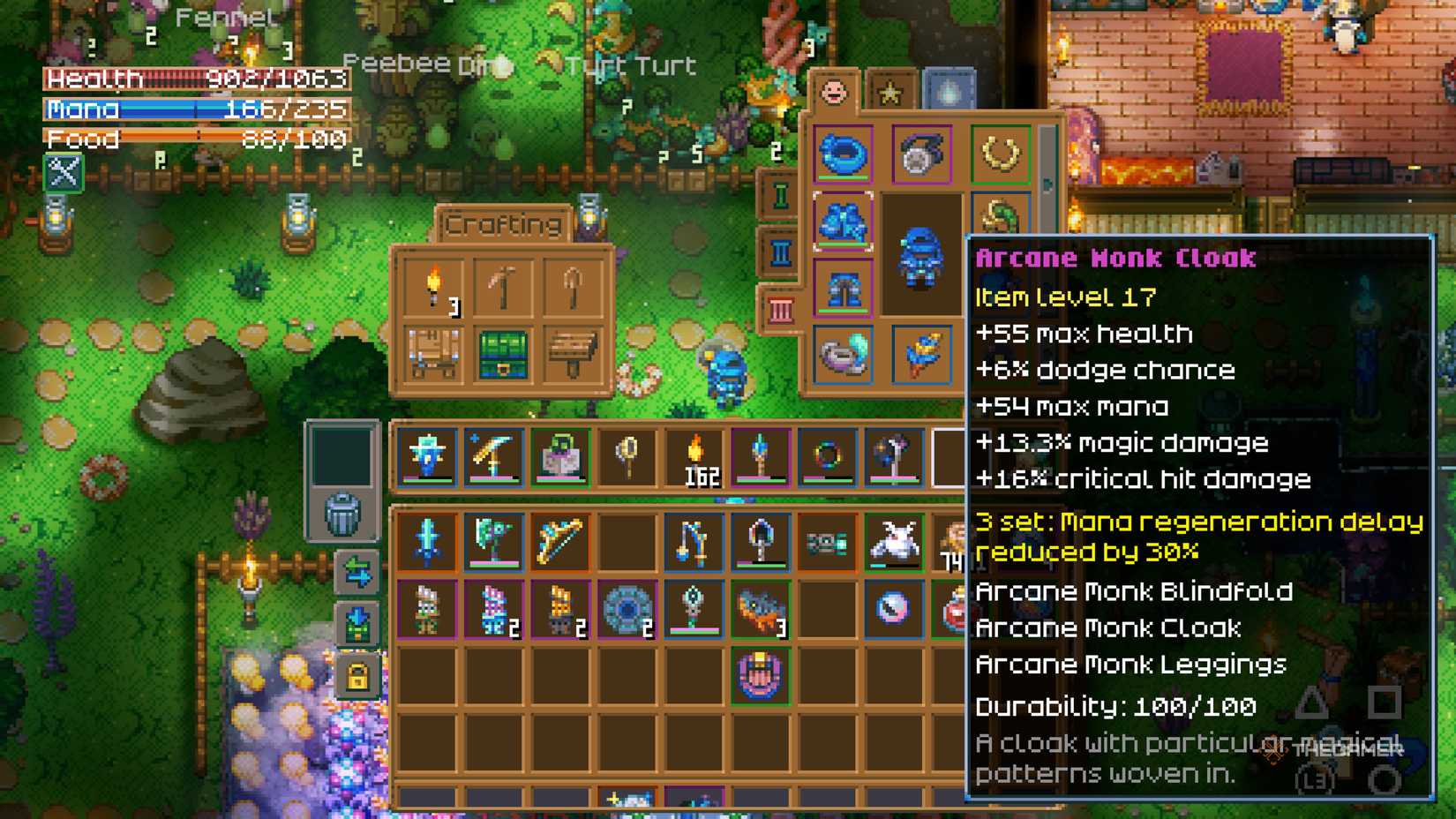Screen dimensions: 1456x819
Task: Switch to the character face tab
Action: (833, 90)
